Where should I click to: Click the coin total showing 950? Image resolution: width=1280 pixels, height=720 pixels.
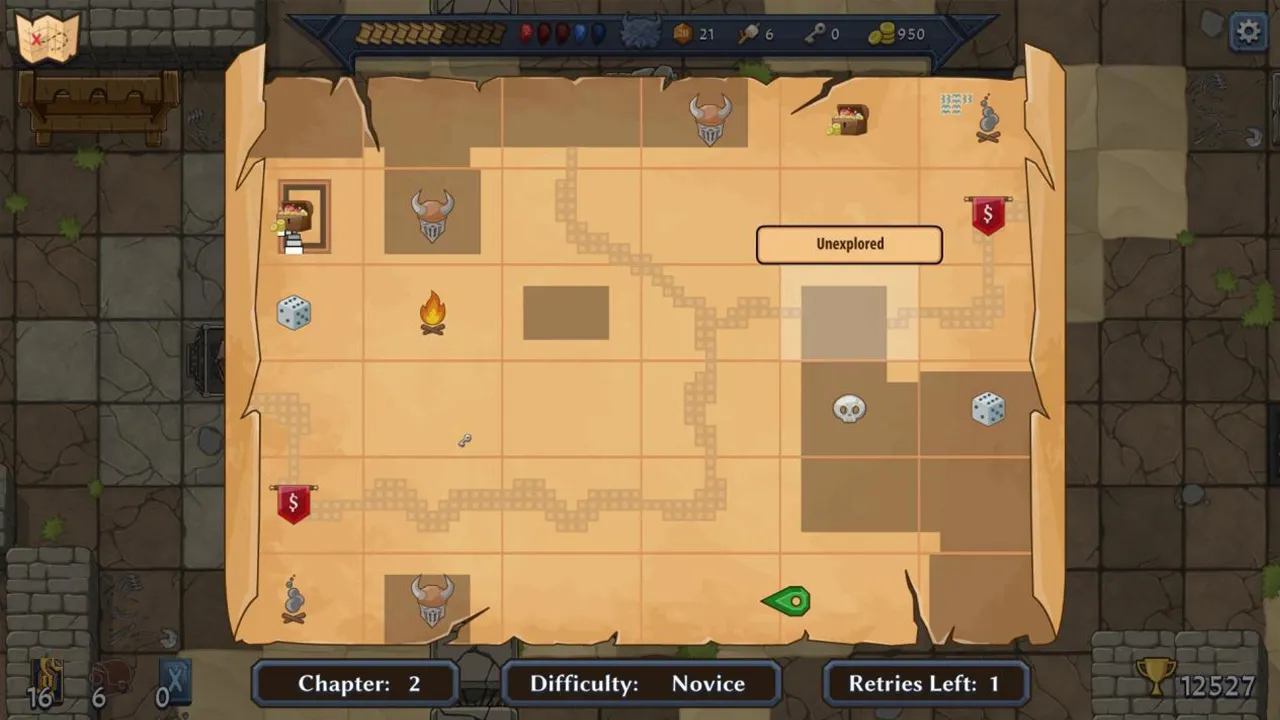coord(900,33)
